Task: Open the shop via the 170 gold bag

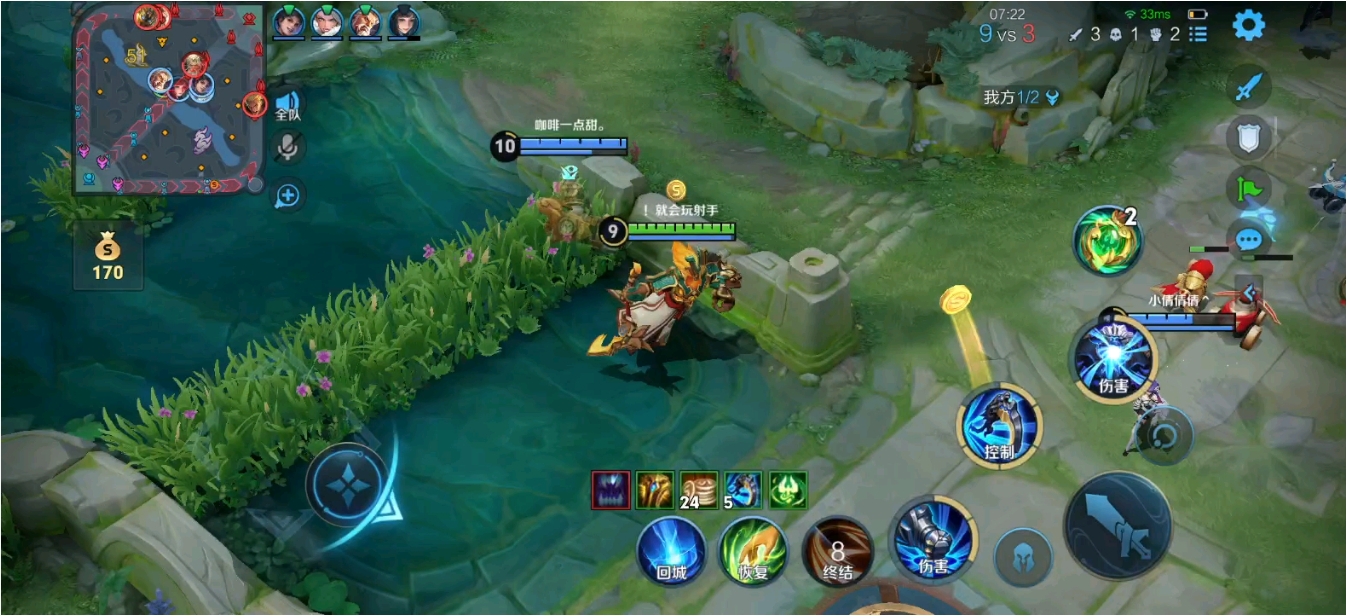Action: 108,256
